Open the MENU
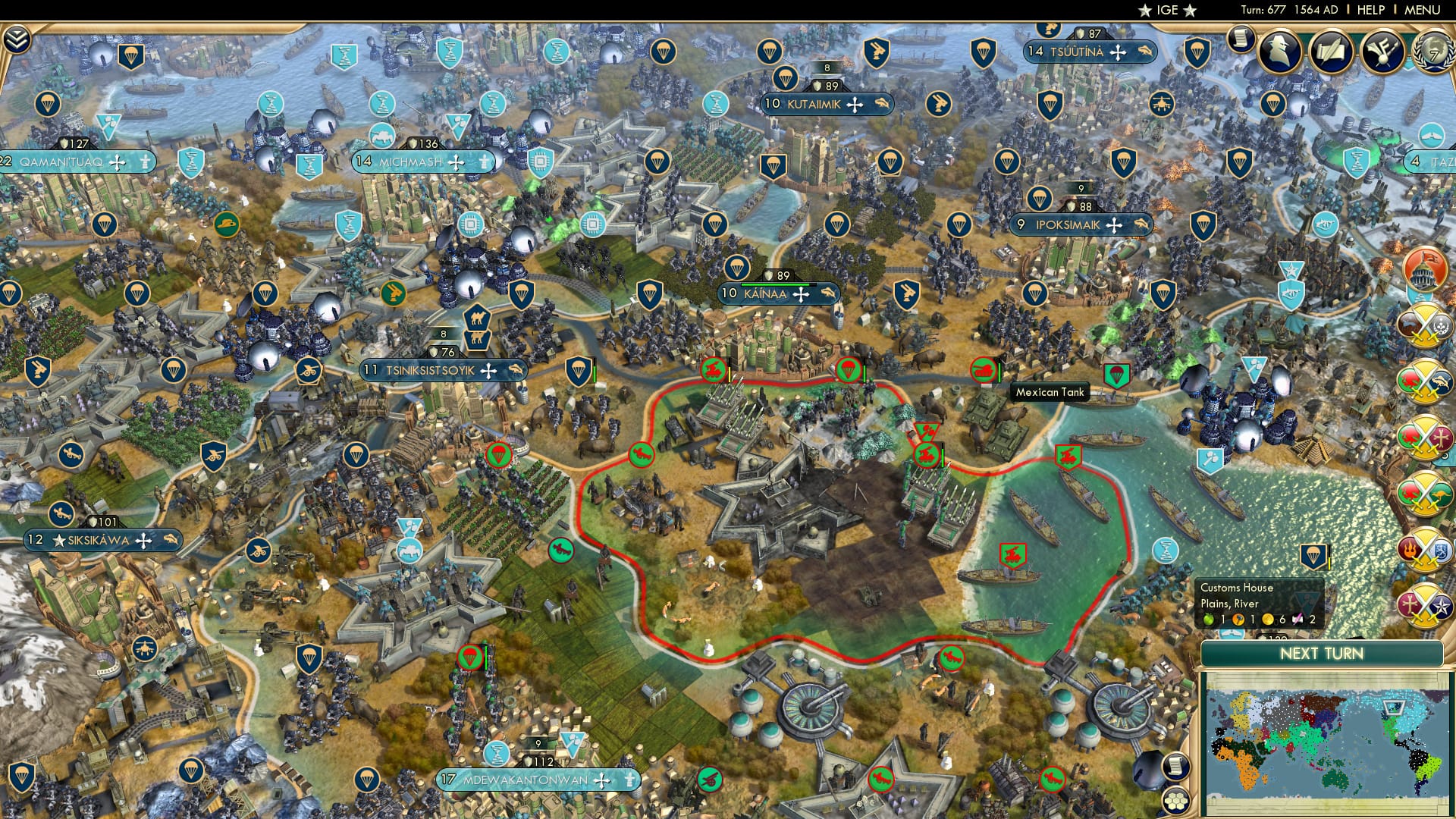 tap(1423, 10)
